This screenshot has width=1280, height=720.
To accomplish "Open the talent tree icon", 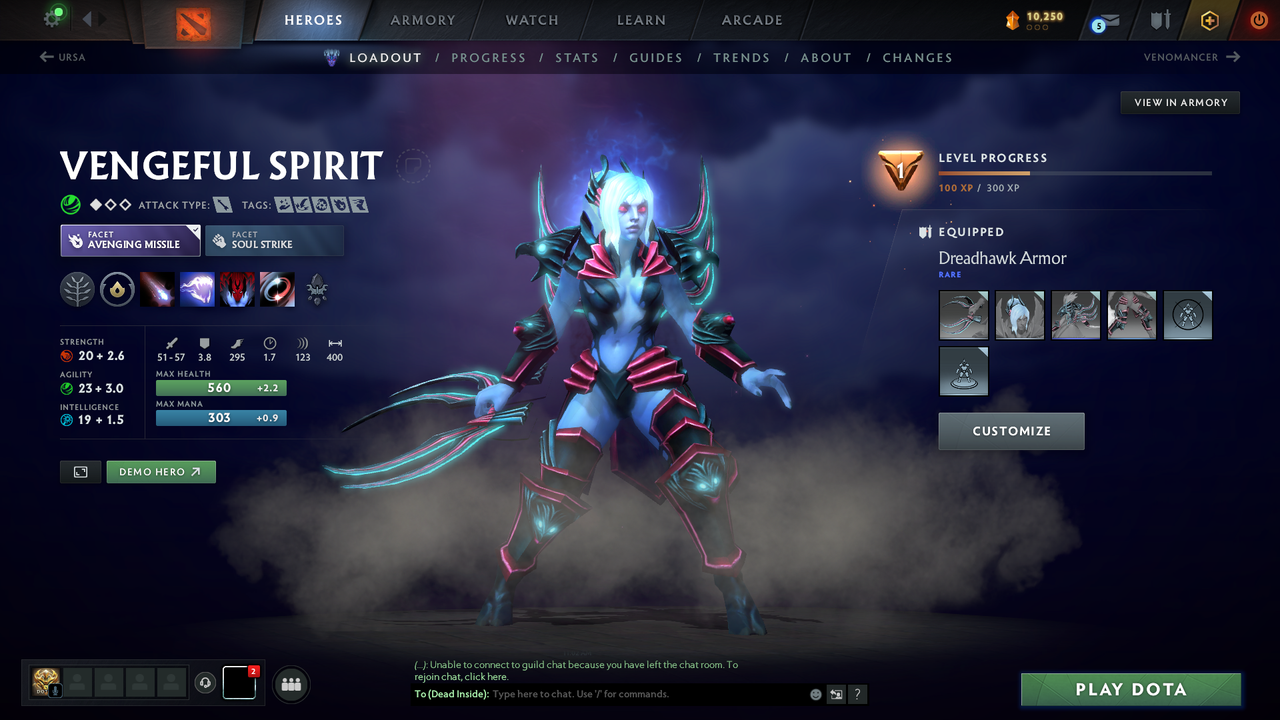I will 79,290.
